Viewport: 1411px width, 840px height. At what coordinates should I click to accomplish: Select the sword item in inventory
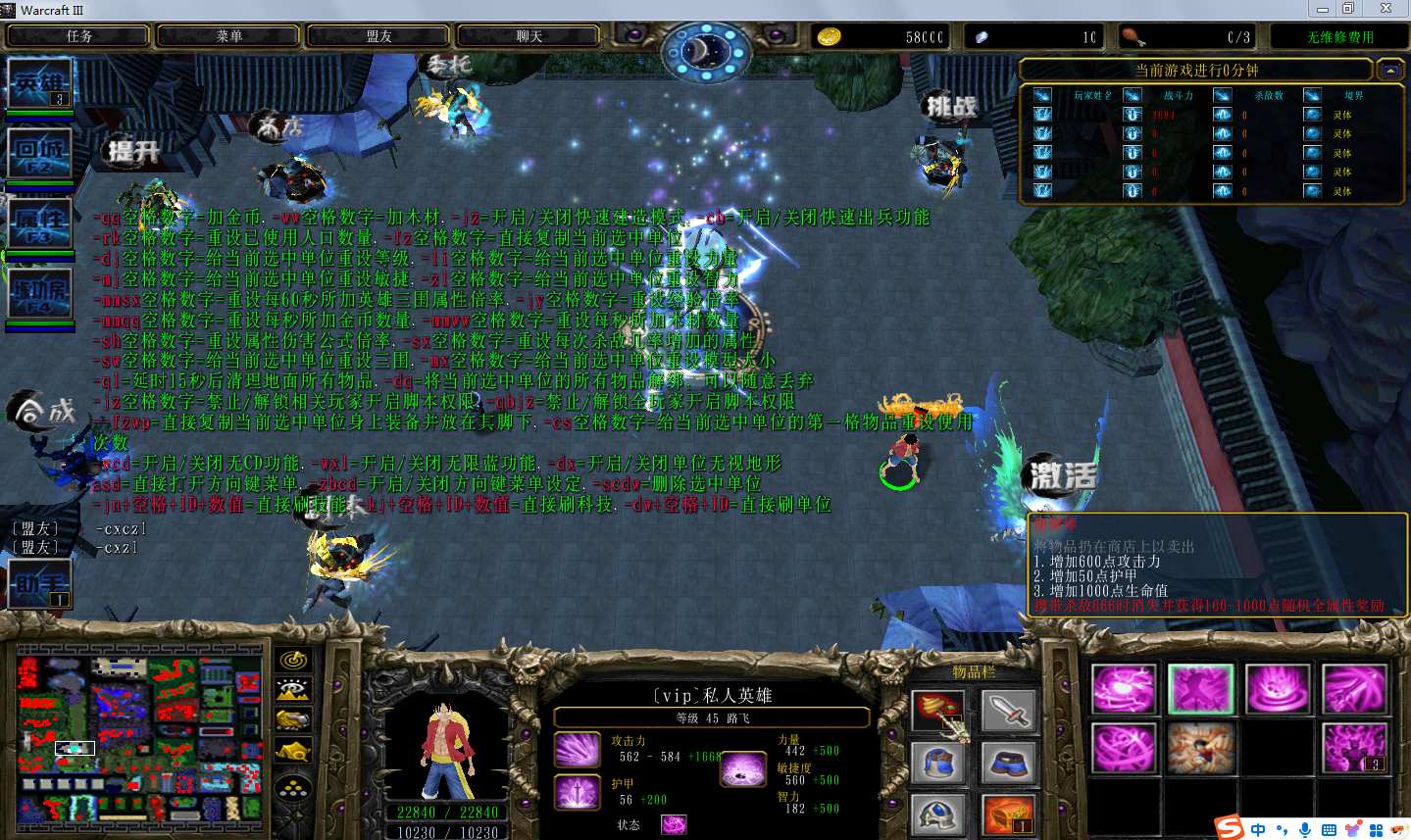tap(1008, 710)
